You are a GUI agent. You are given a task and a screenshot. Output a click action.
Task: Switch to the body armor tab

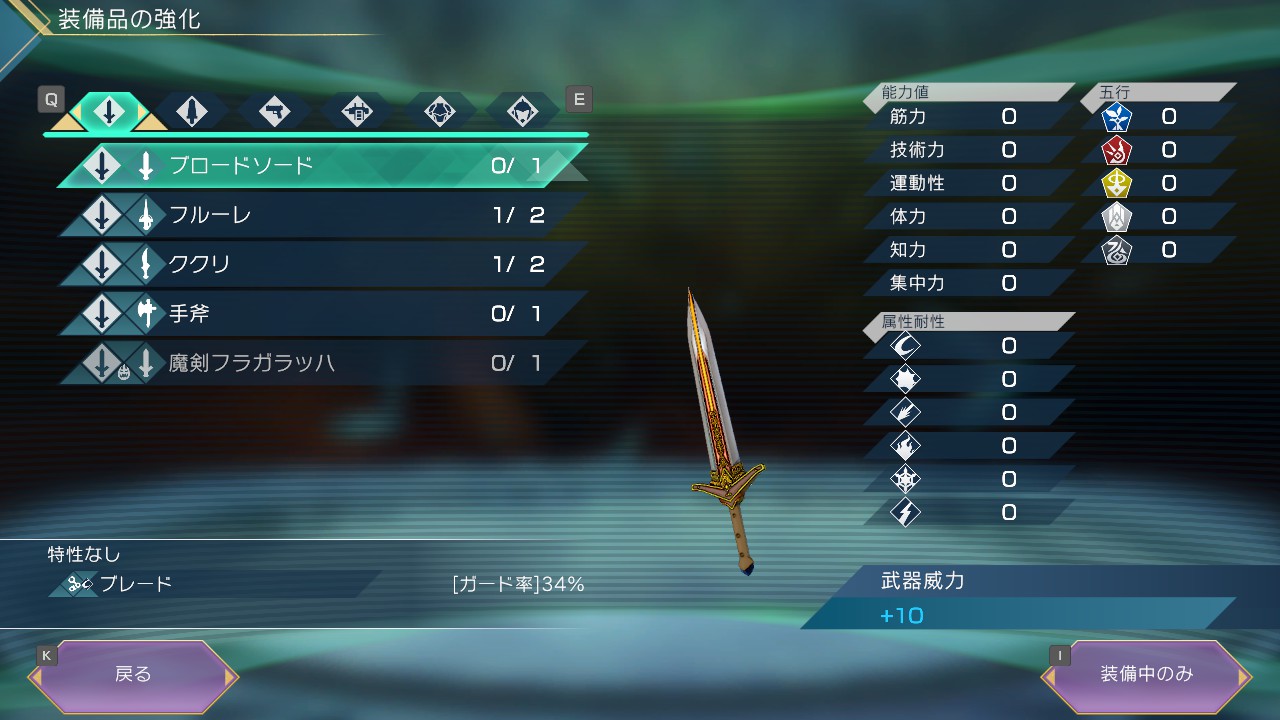[x=438, y=112]
